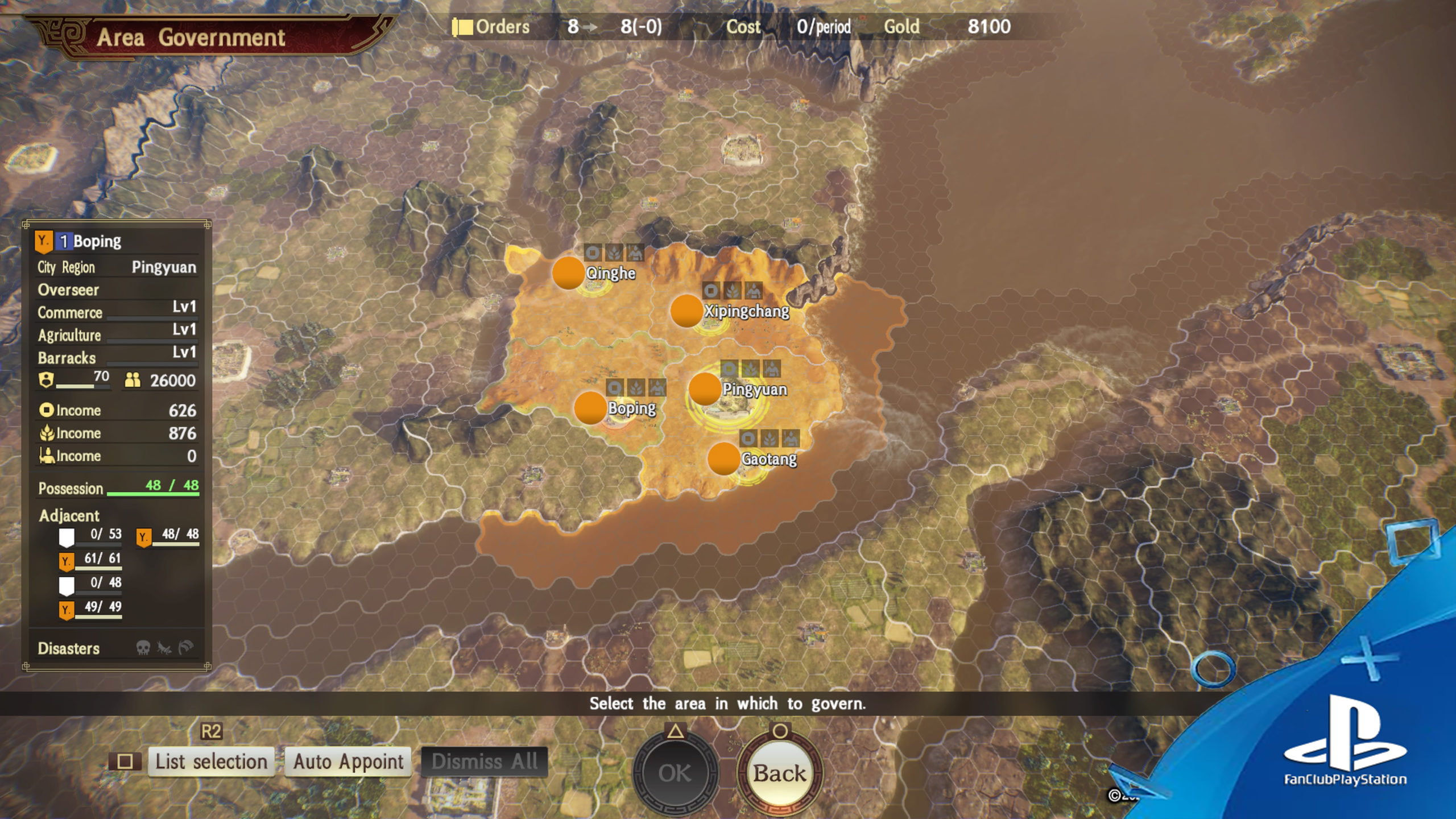Choose the Pingyuan city marker
This screenshot has height=819, width=1456.
click(x=705, y=389)
